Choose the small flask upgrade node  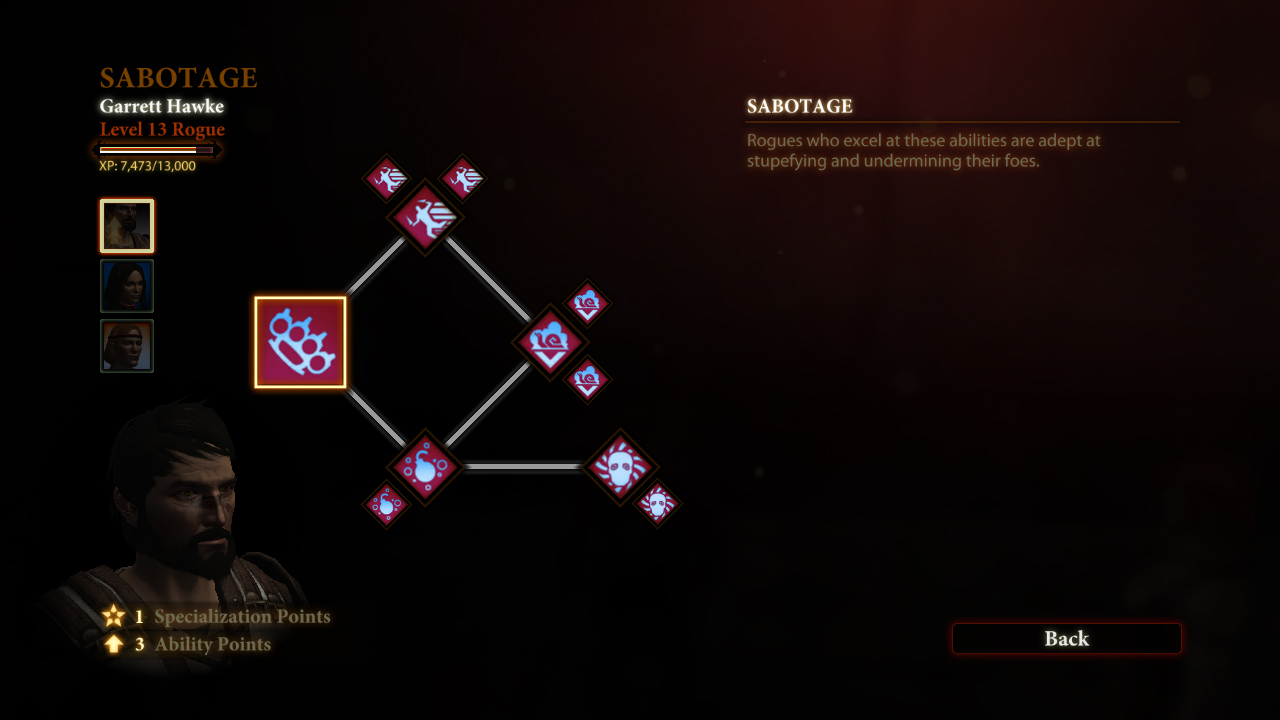386,504
